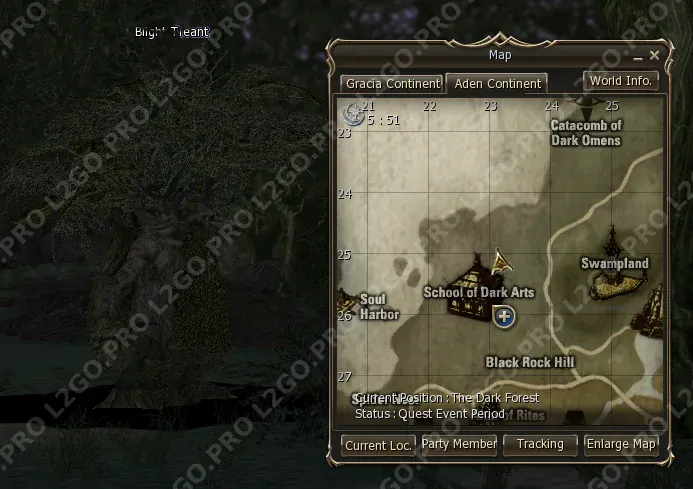
Task: Select Catacomb of Dark Omens label
Action: tap(586, 133)
